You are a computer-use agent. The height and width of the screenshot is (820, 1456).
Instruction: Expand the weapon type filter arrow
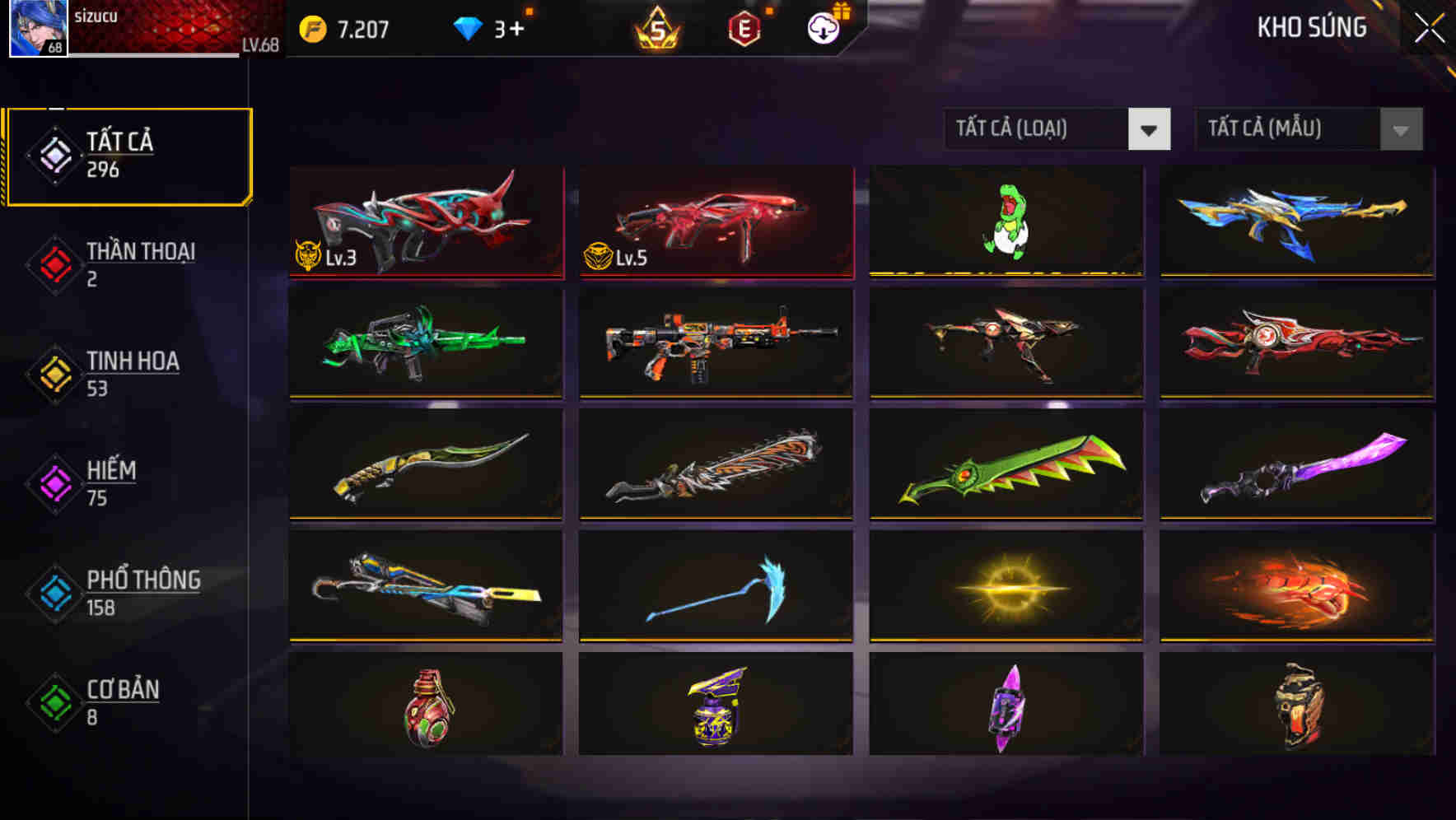(1151, 129)
